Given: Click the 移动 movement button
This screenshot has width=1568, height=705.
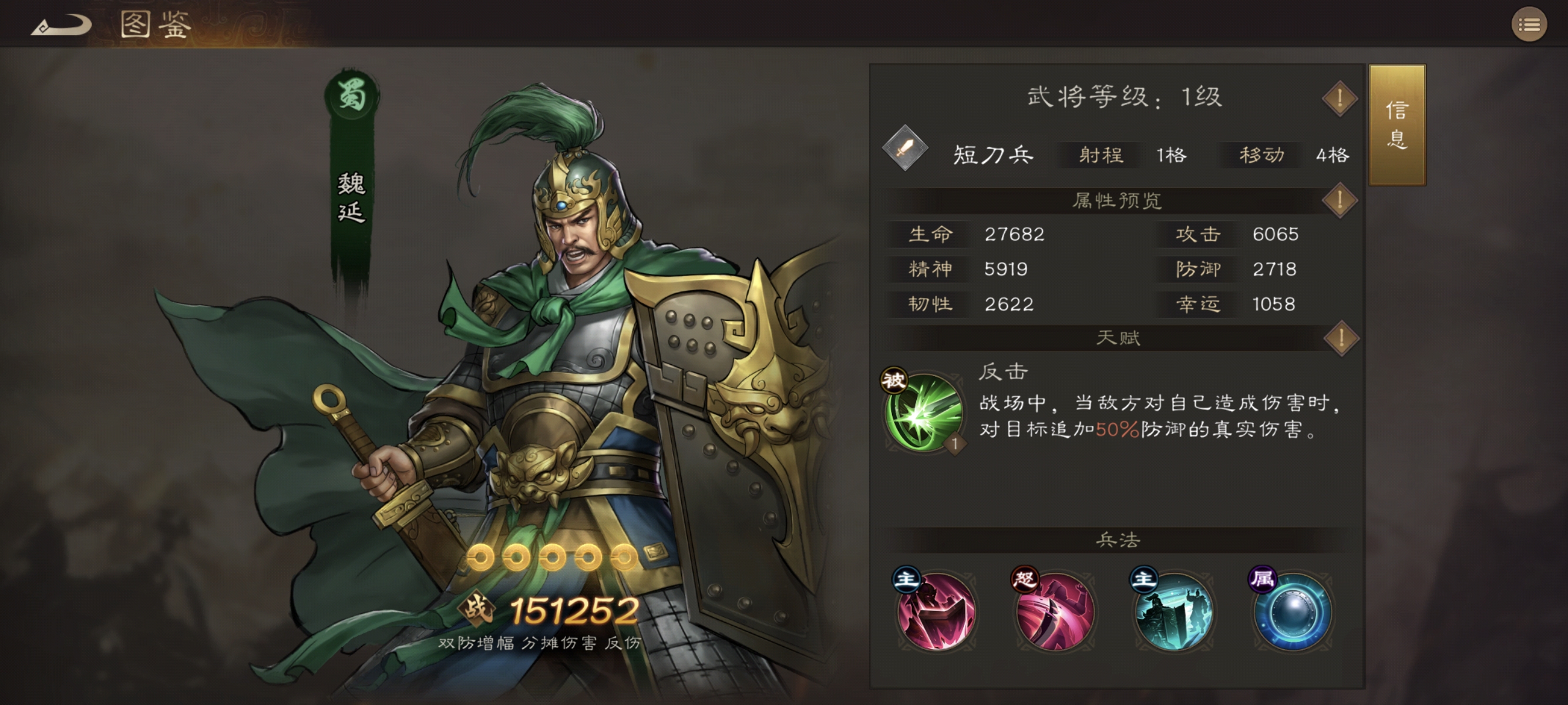Looking at the screenshot, I should [x=1259, y=155].
